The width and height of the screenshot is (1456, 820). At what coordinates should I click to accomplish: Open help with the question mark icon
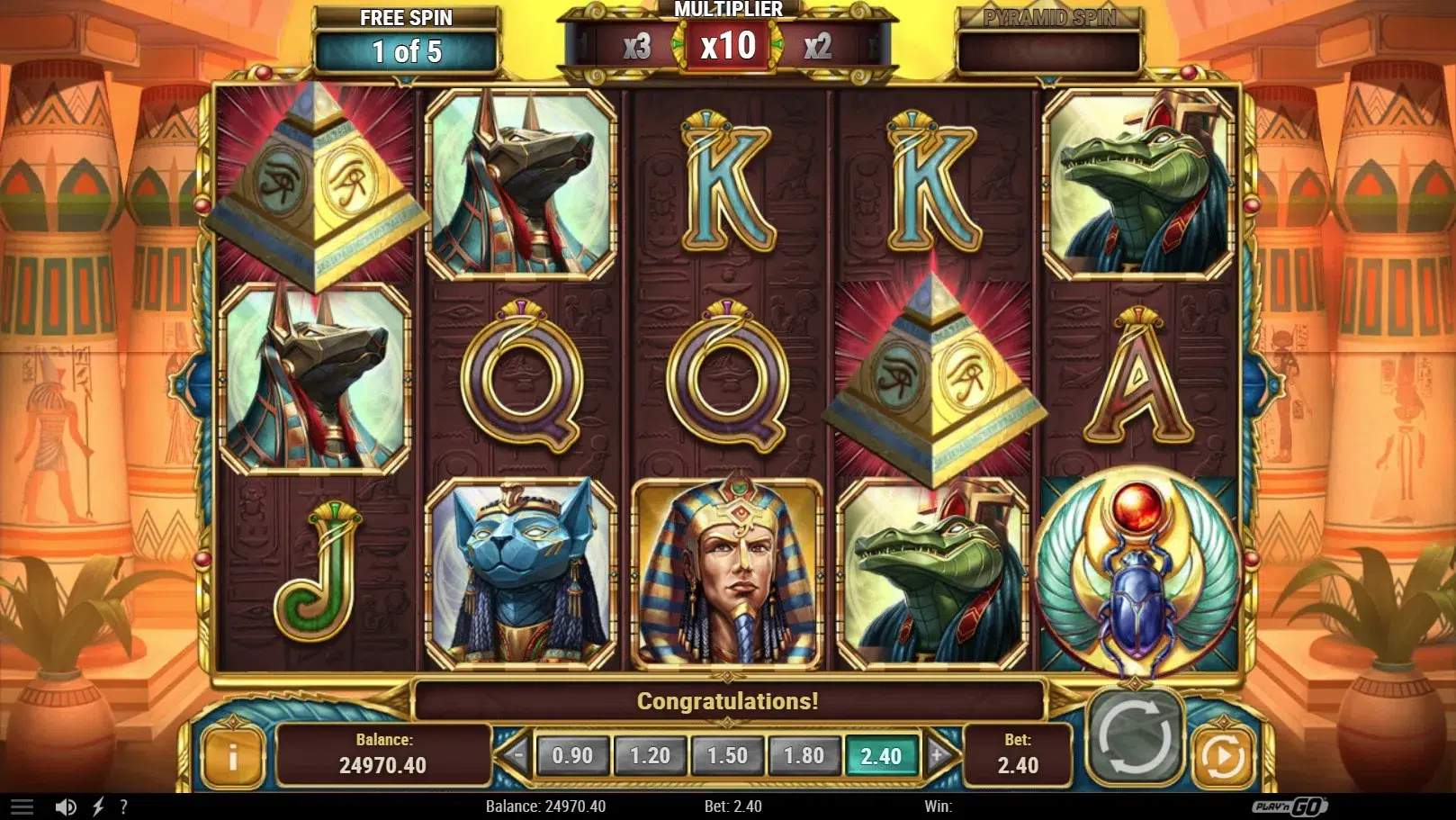click(x=123, y=806)
